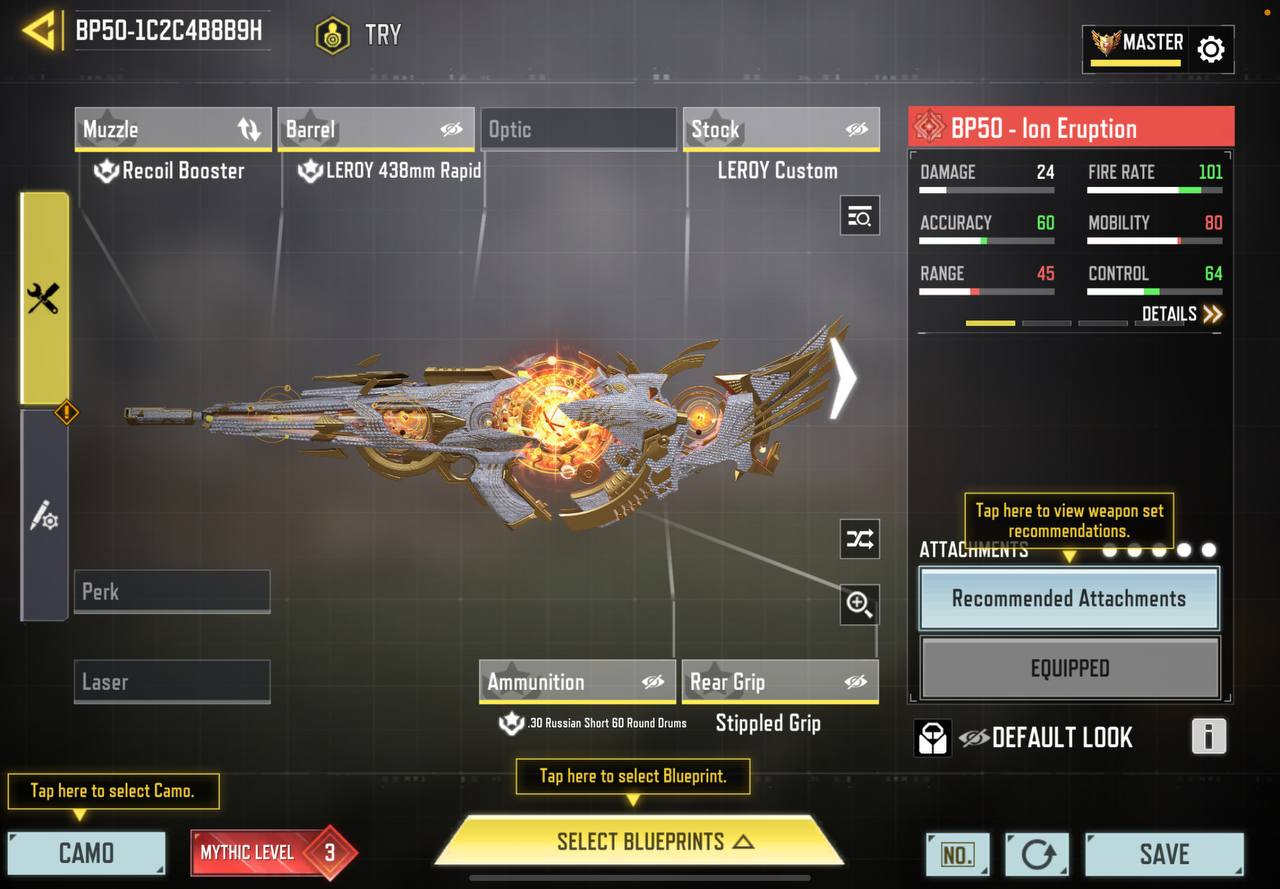Go back with the yellow arrow

point(39,31)
